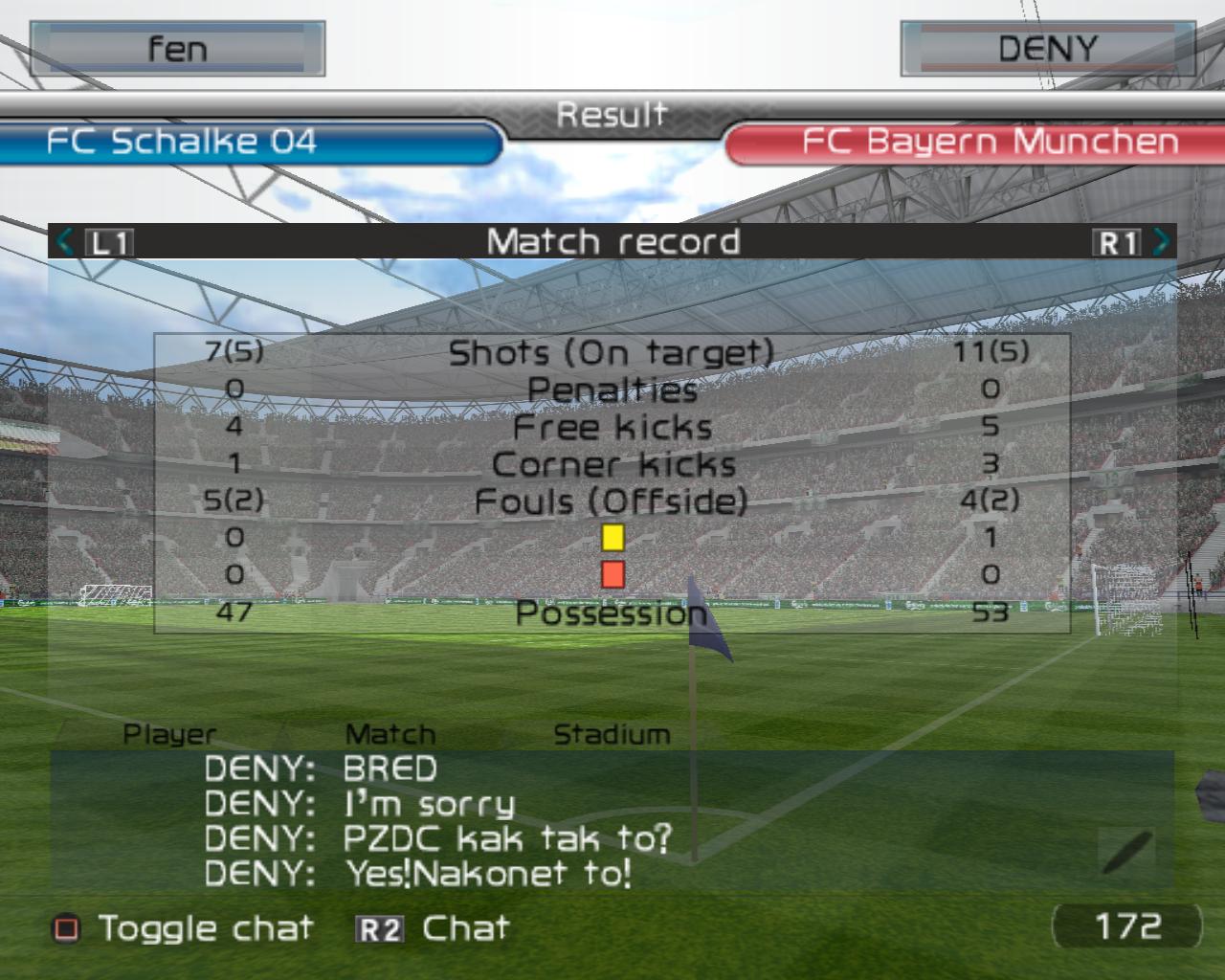Switch to the Match tab

click(x=390, y=734)
